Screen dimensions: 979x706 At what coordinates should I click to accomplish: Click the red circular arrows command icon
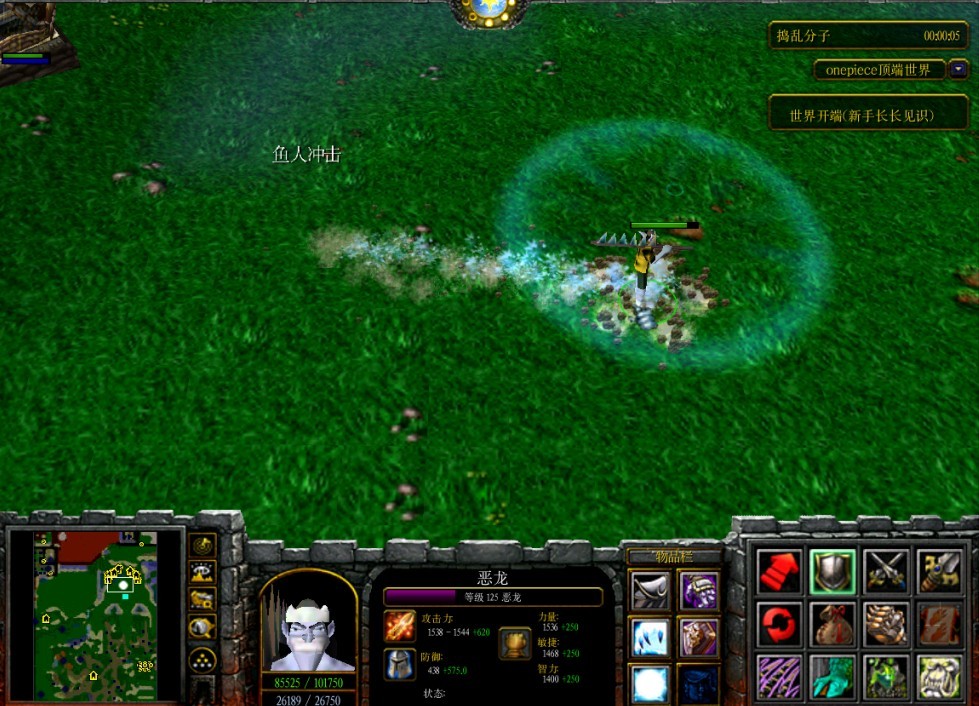(x=780, y=624)
